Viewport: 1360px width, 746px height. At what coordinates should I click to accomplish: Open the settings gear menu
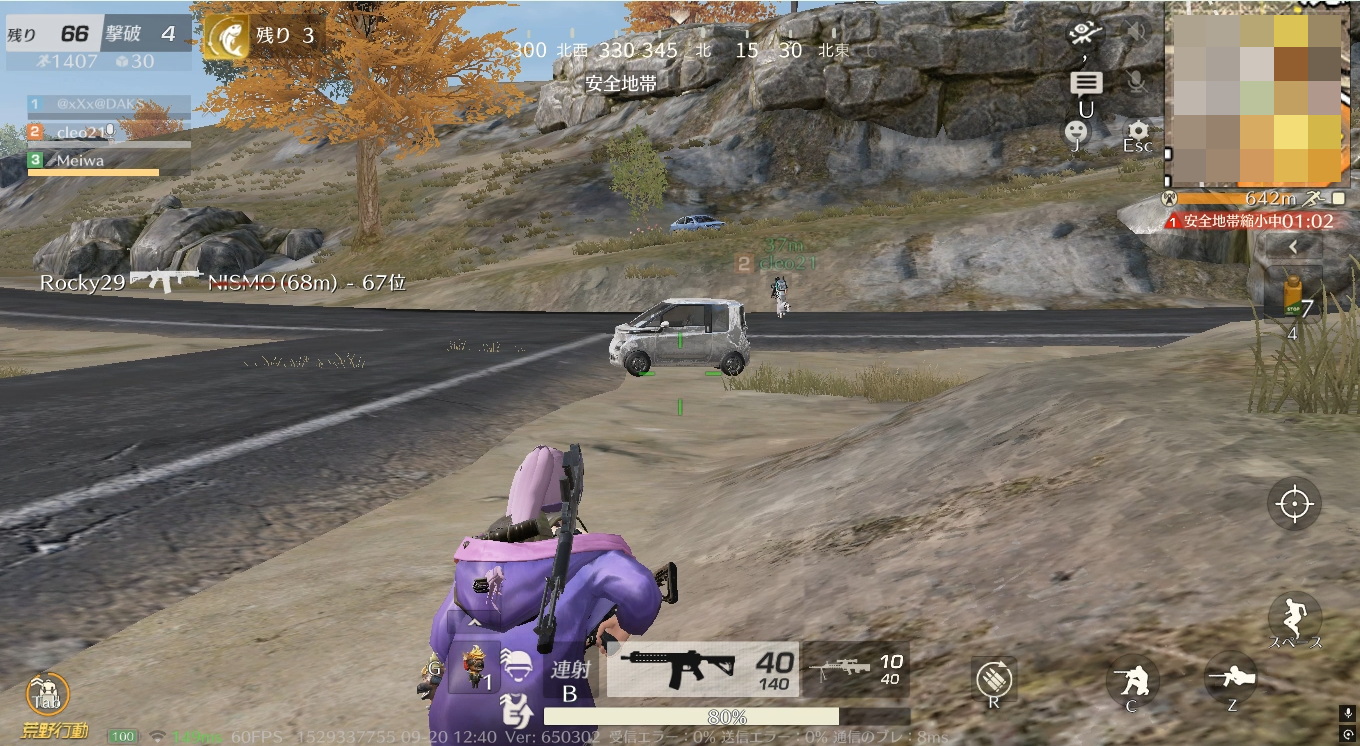click(1137, 131)
